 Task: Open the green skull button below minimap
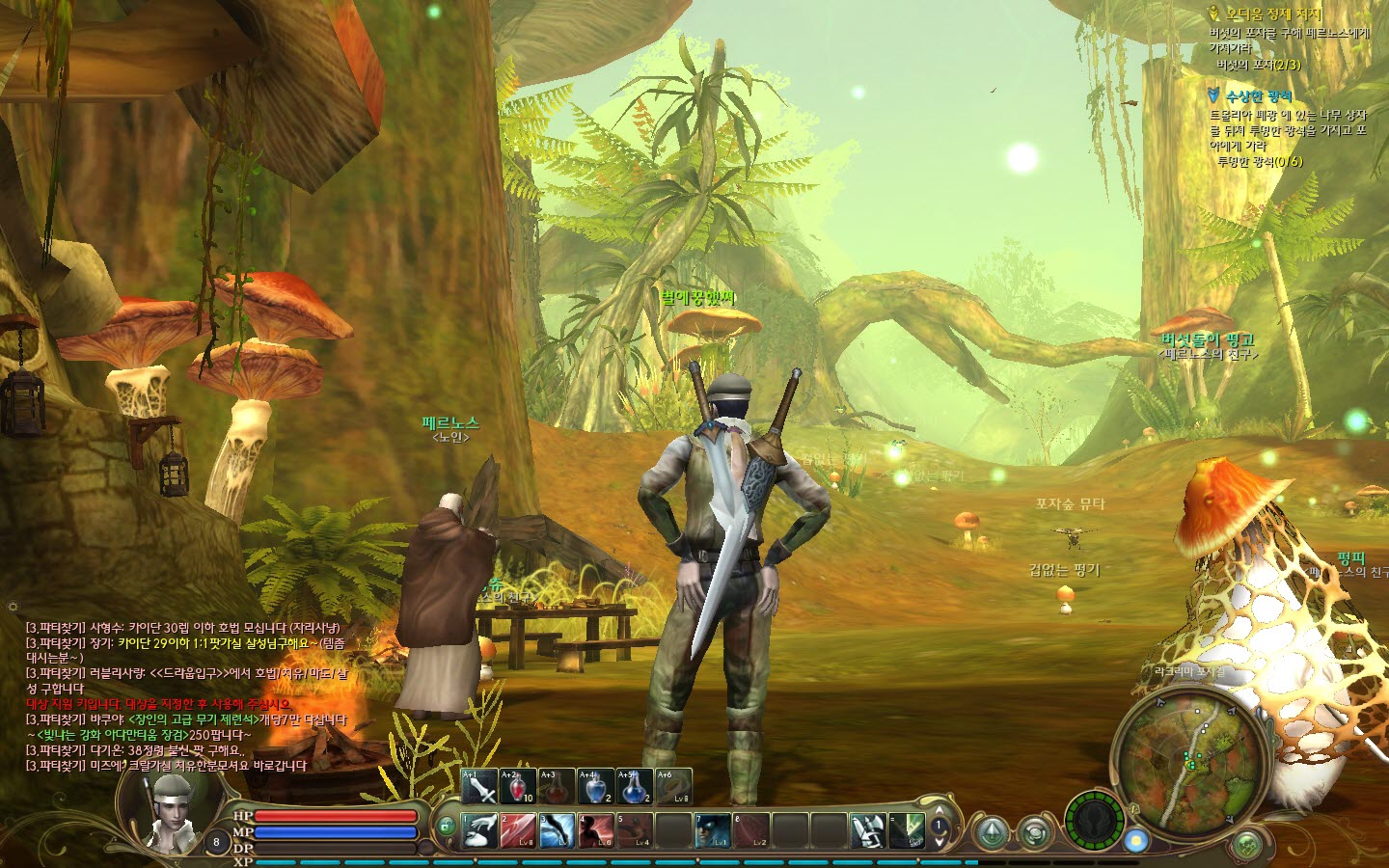1248,843
